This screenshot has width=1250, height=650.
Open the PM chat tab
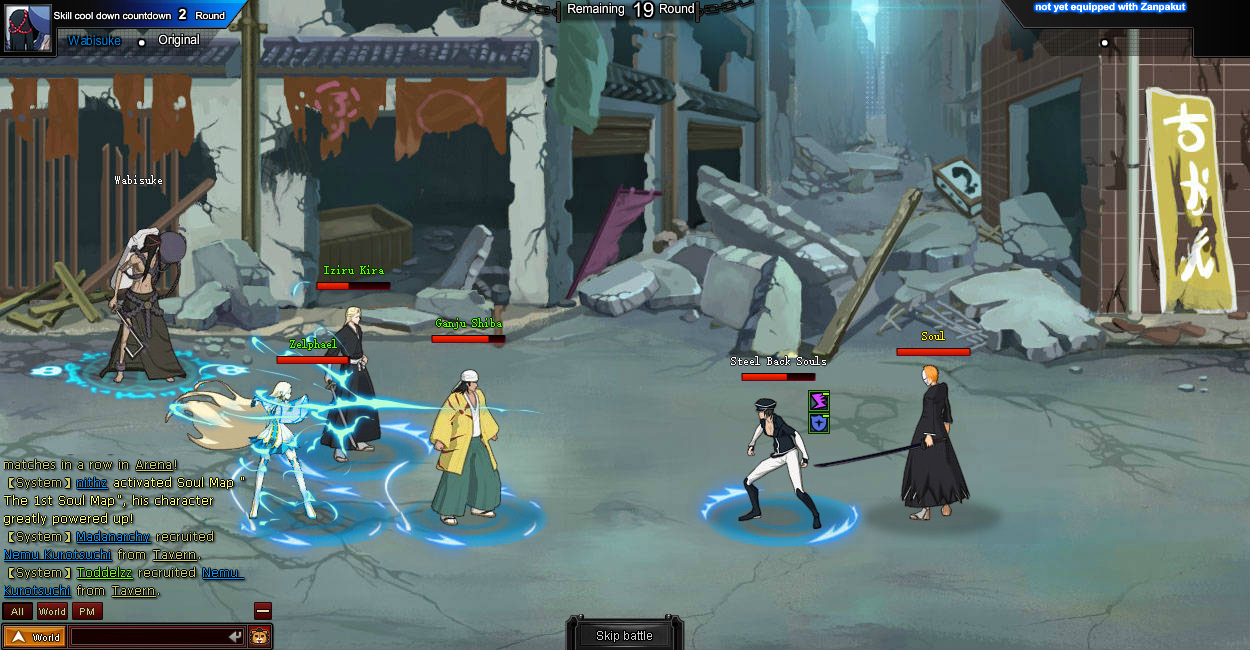(x=87, y=611)
